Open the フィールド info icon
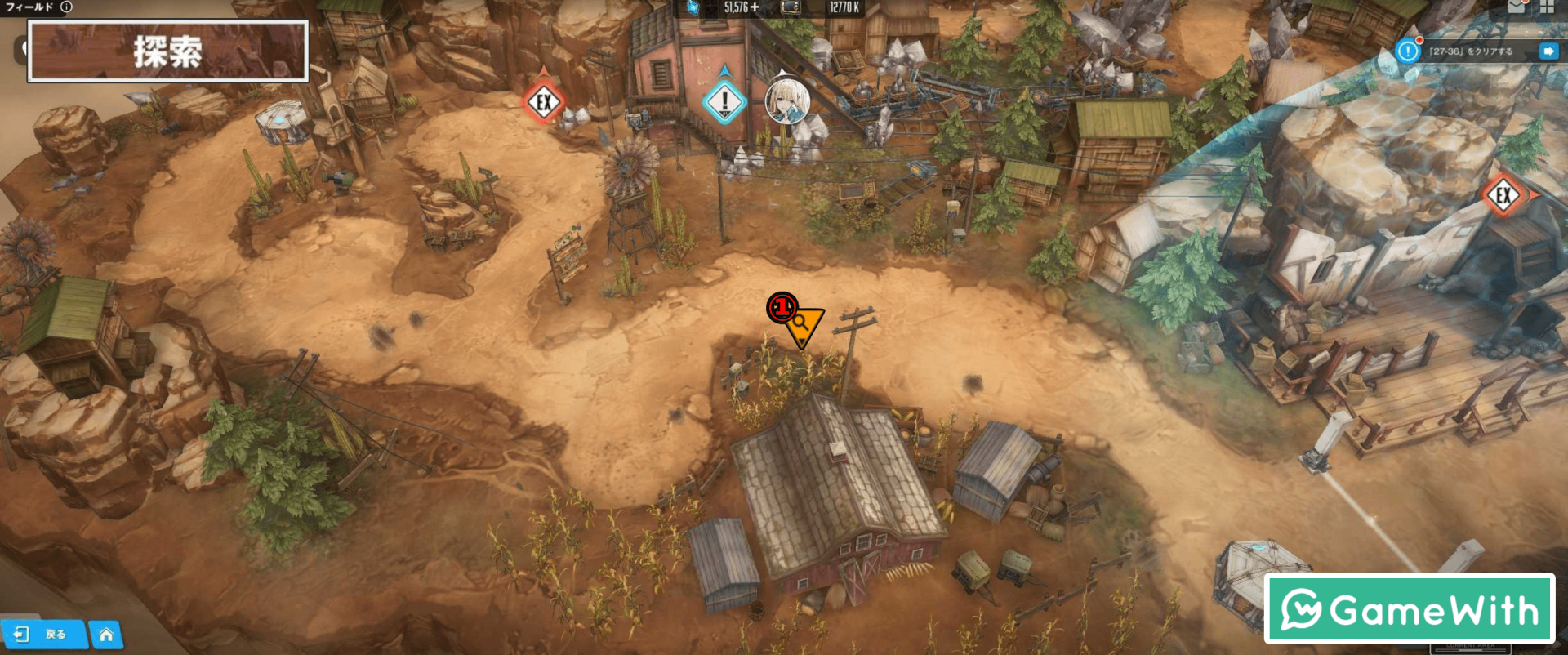 [66, 7]
